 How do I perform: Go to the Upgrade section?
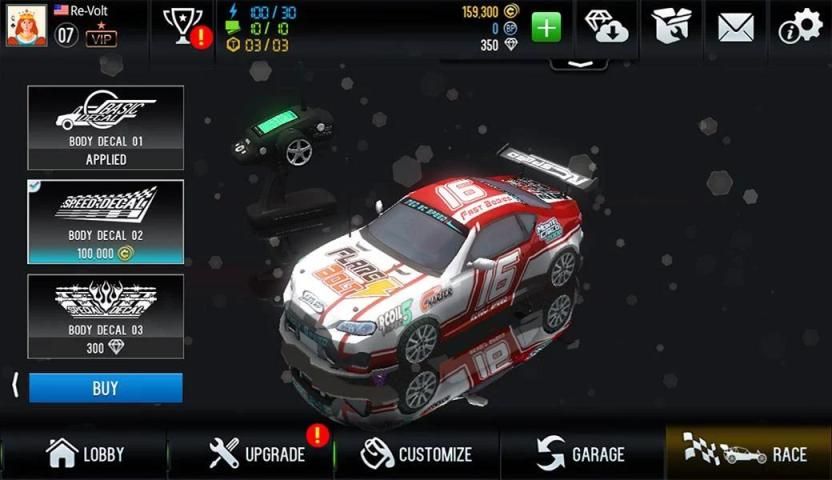click(257, 453)
